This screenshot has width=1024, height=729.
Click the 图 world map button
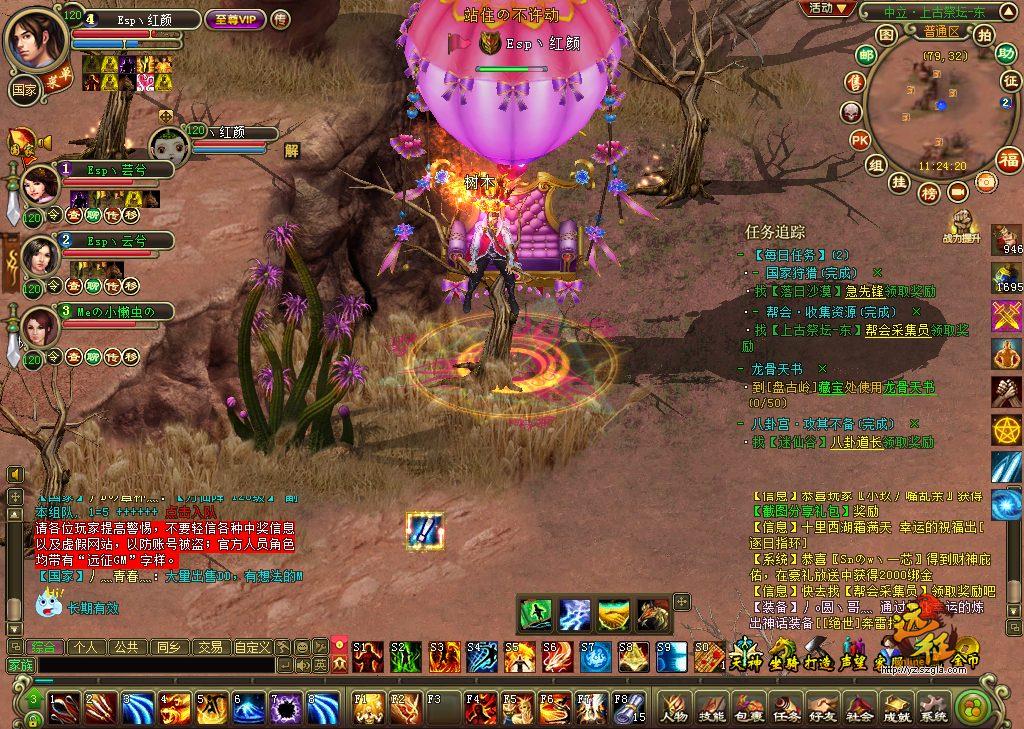click(x=885, y=34)
